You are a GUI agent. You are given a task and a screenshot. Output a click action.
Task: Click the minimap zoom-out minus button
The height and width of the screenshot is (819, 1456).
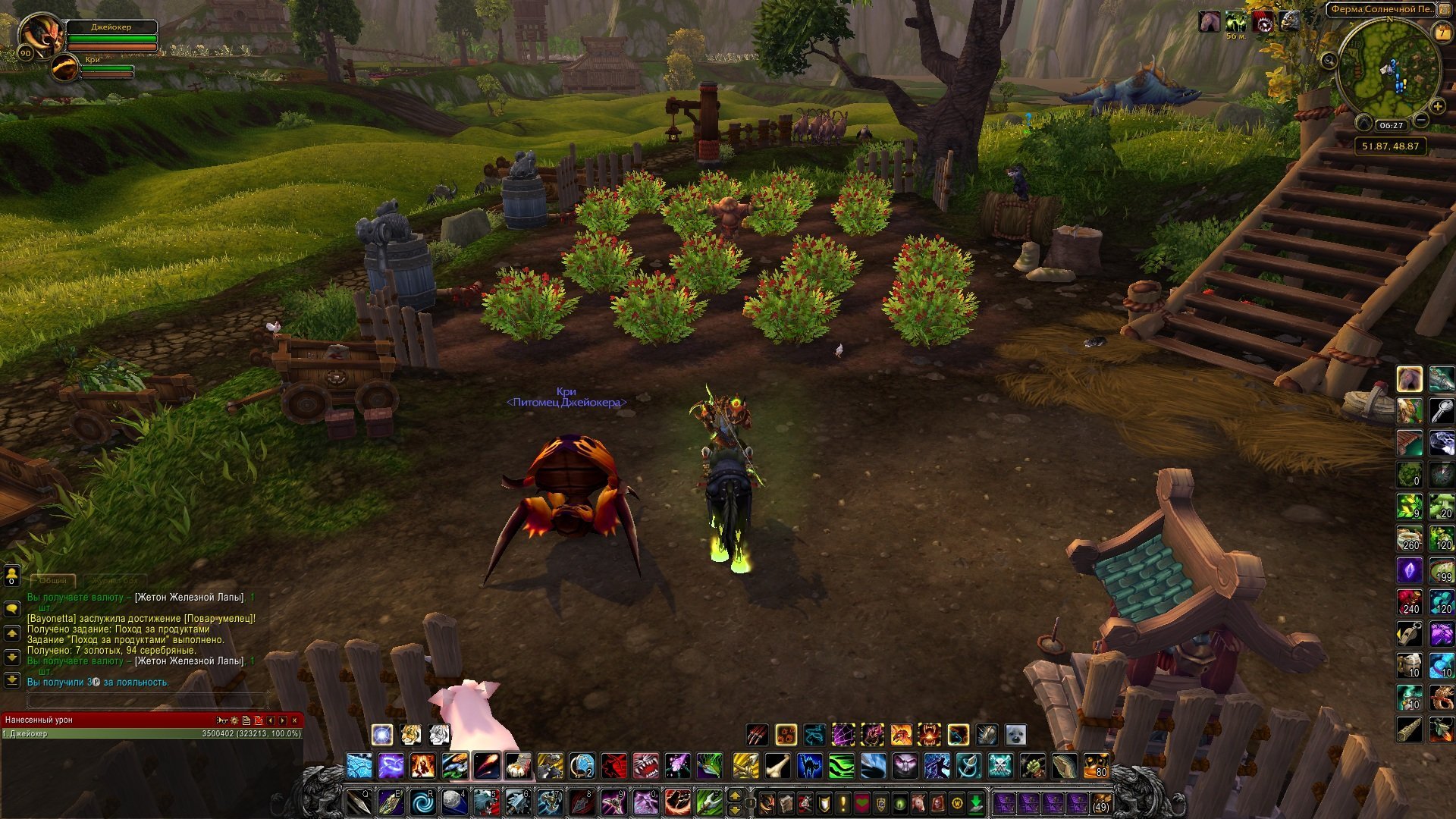point(1421,120)
